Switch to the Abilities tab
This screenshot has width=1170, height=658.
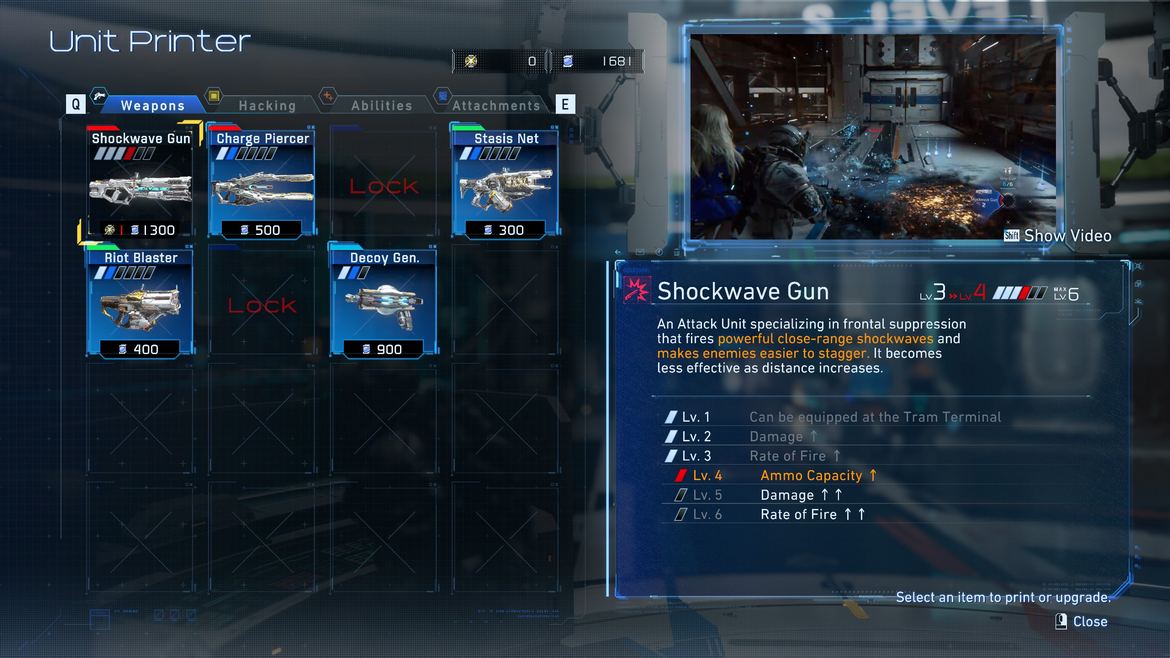pos(381,105)
